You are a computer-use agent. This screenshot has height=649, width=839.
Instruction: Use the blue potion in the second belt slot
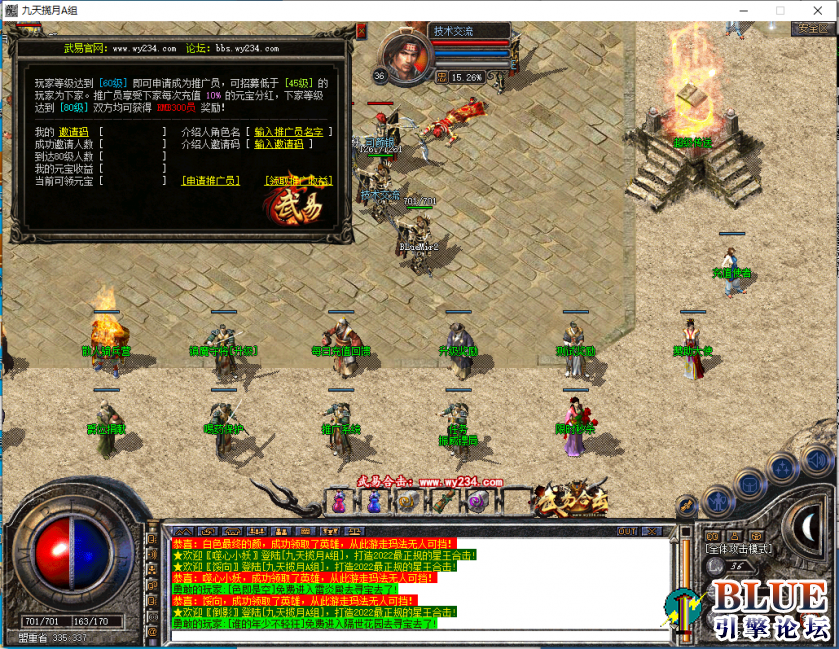pyautogui.click(x=374, y=501)
